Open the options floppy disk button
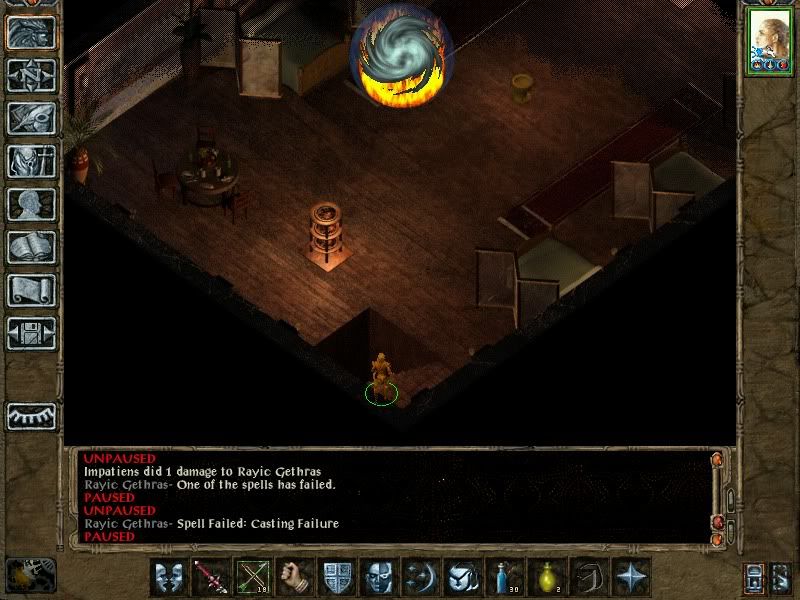 coord(31,332)
